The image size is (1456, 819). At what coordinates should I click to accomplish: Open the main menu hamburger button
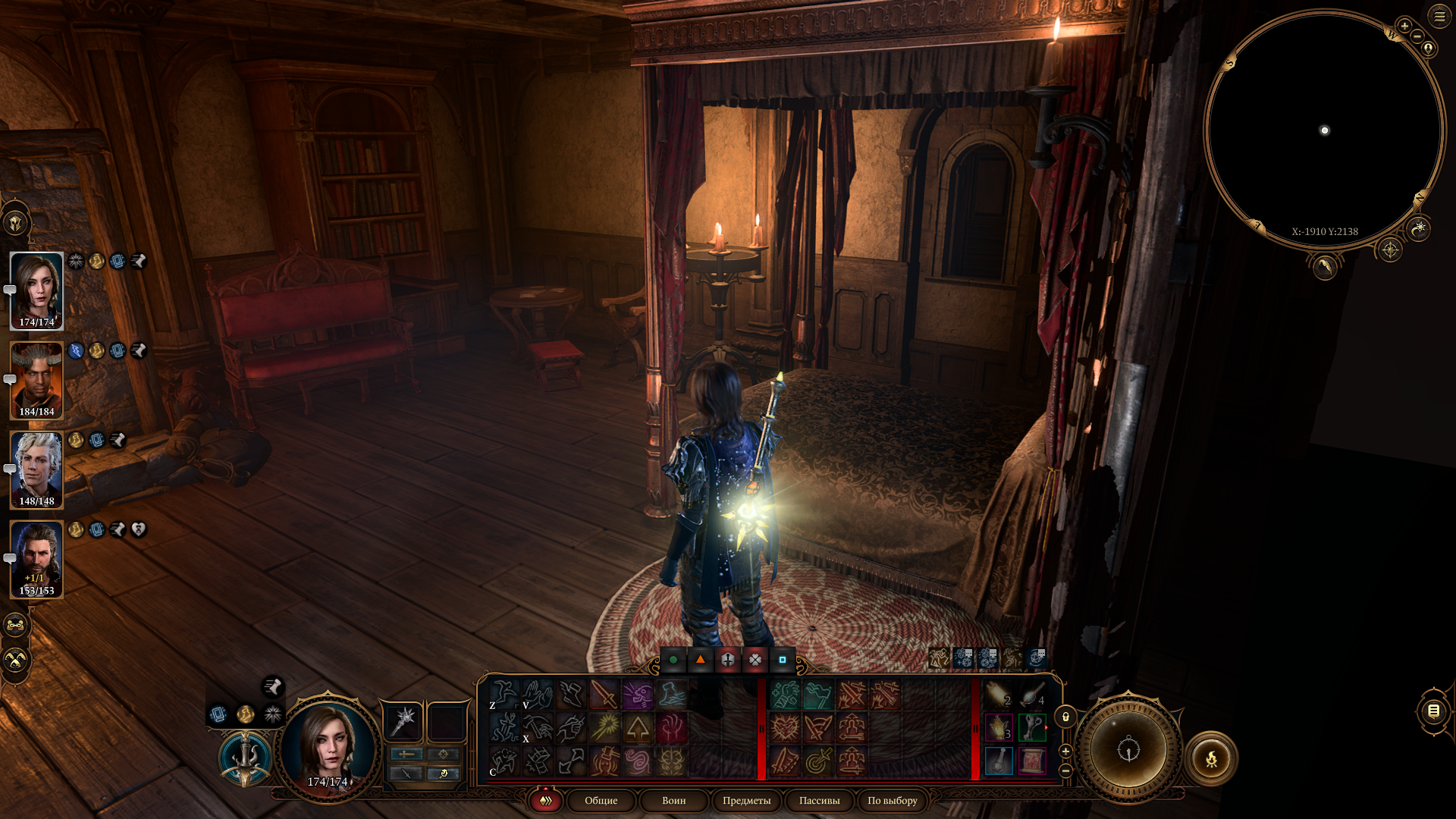(1439, 16)
